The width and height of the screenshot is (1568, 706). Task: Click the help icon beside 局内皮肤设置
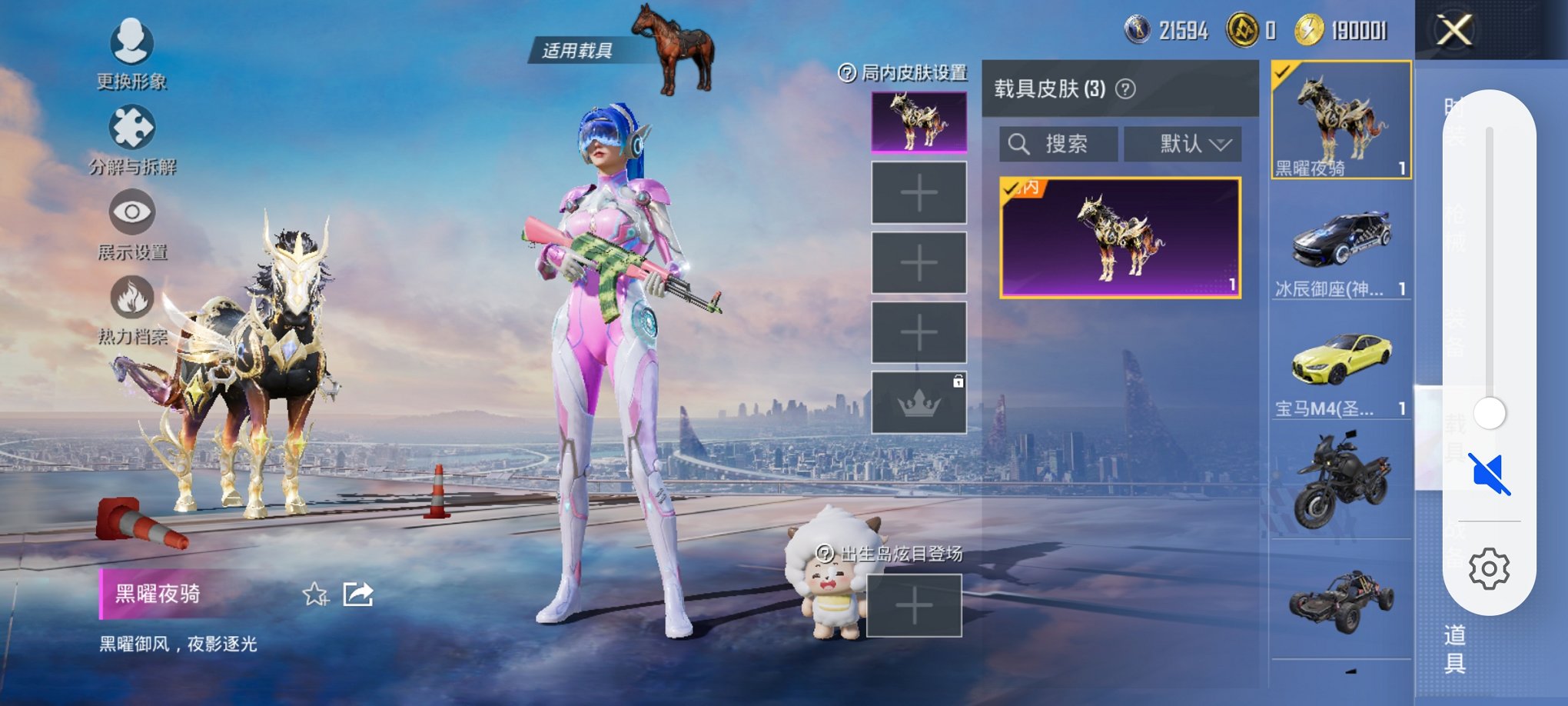coord(847,72)
